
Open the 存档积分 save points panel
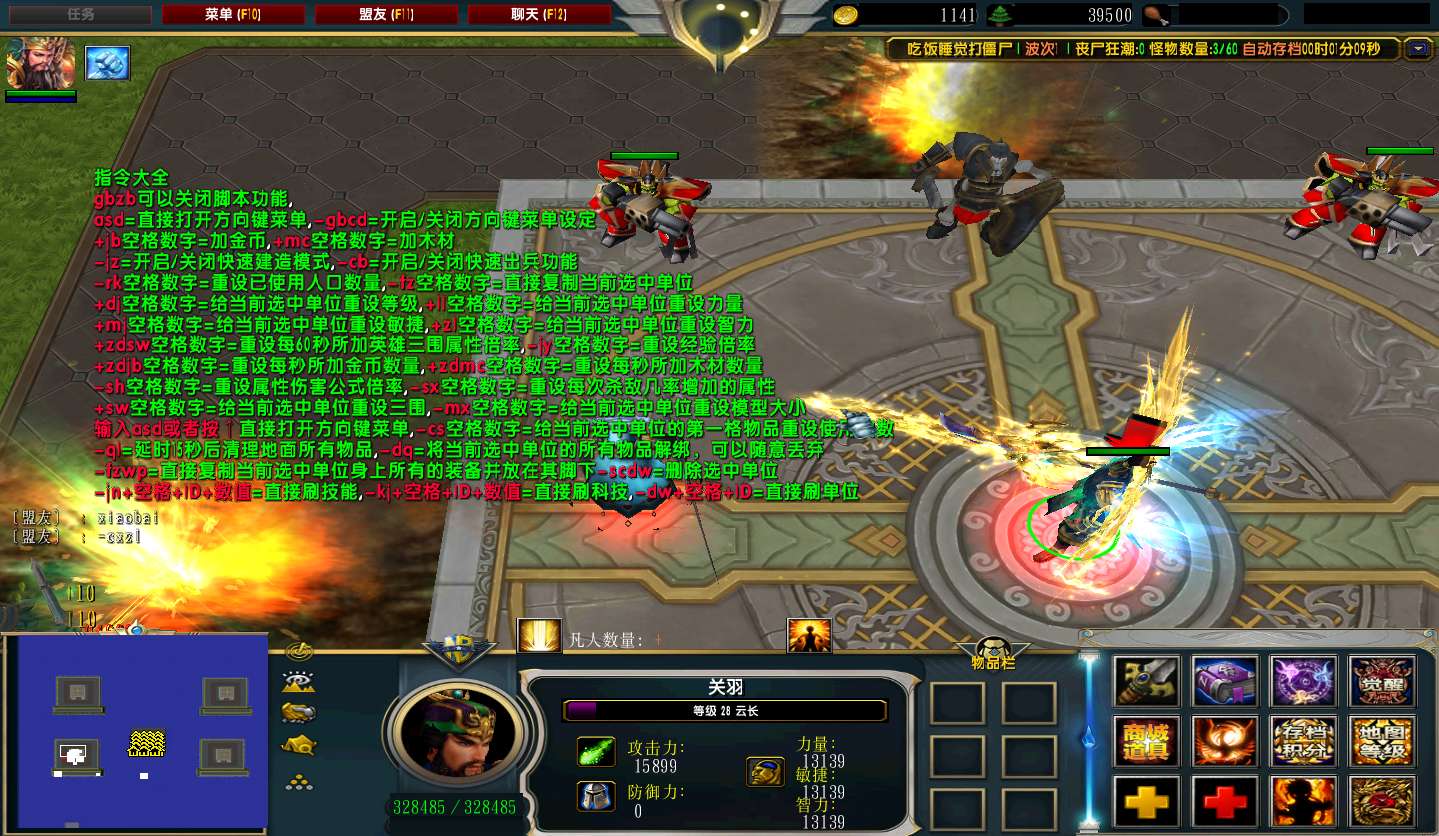coord(1303,741)
